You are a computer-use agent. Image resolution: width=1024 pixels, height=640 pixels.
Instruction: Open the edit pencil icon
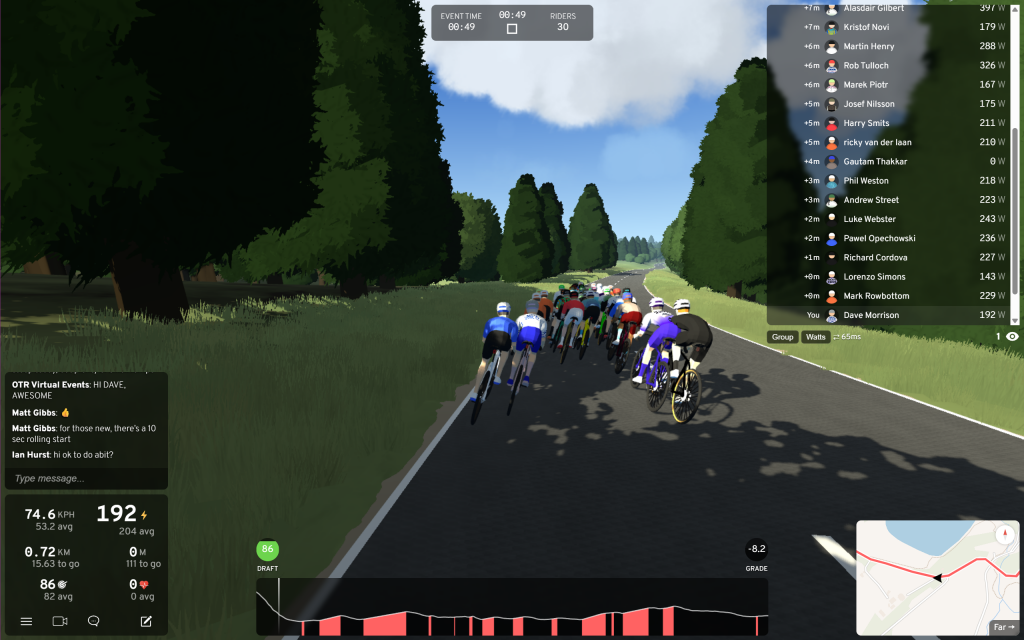point(146,621)
